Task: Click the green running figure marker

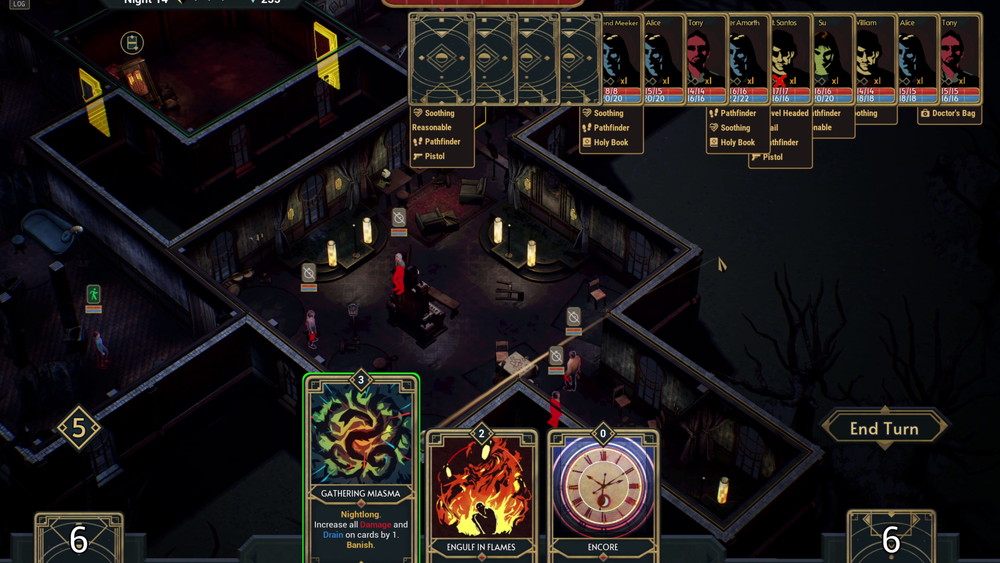Action: coord(93,294)
